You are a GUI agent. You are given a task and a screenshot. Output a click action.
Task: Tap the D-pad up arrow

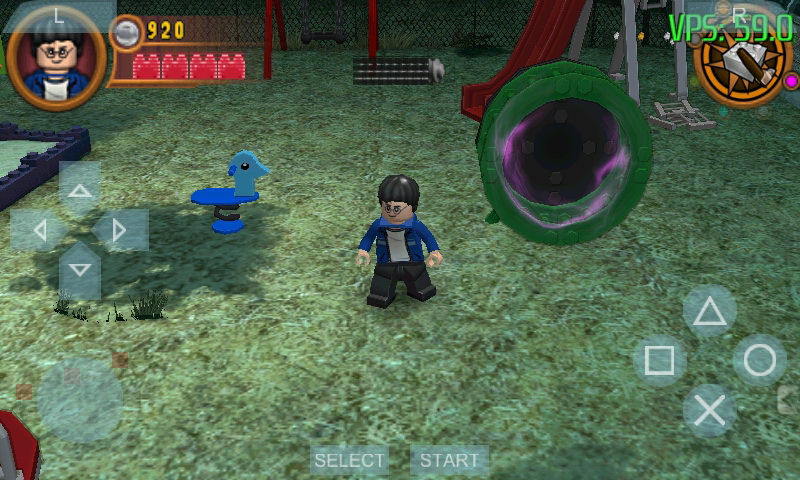coord(80,190)
